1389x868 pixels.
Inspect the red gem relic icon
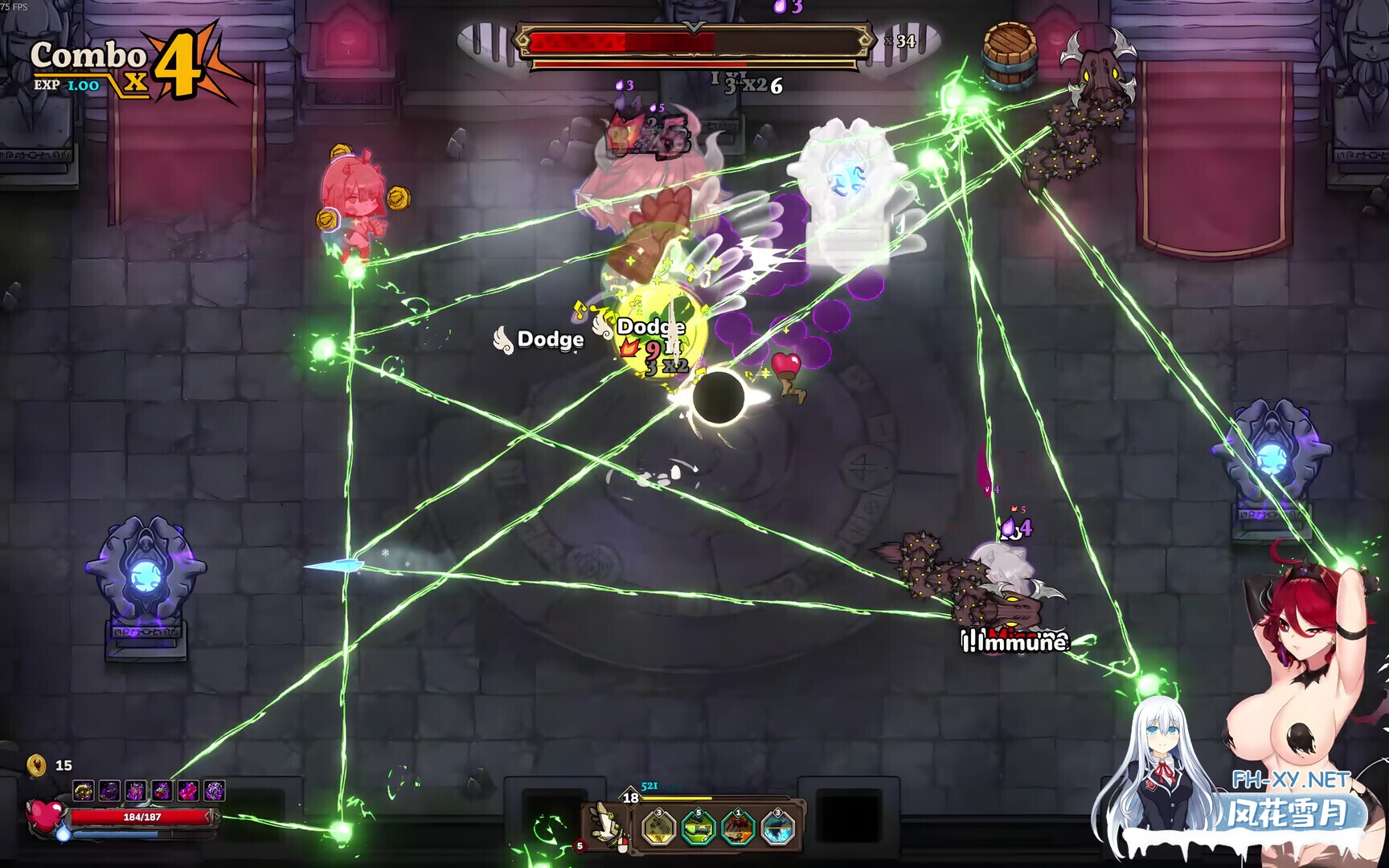162,792
